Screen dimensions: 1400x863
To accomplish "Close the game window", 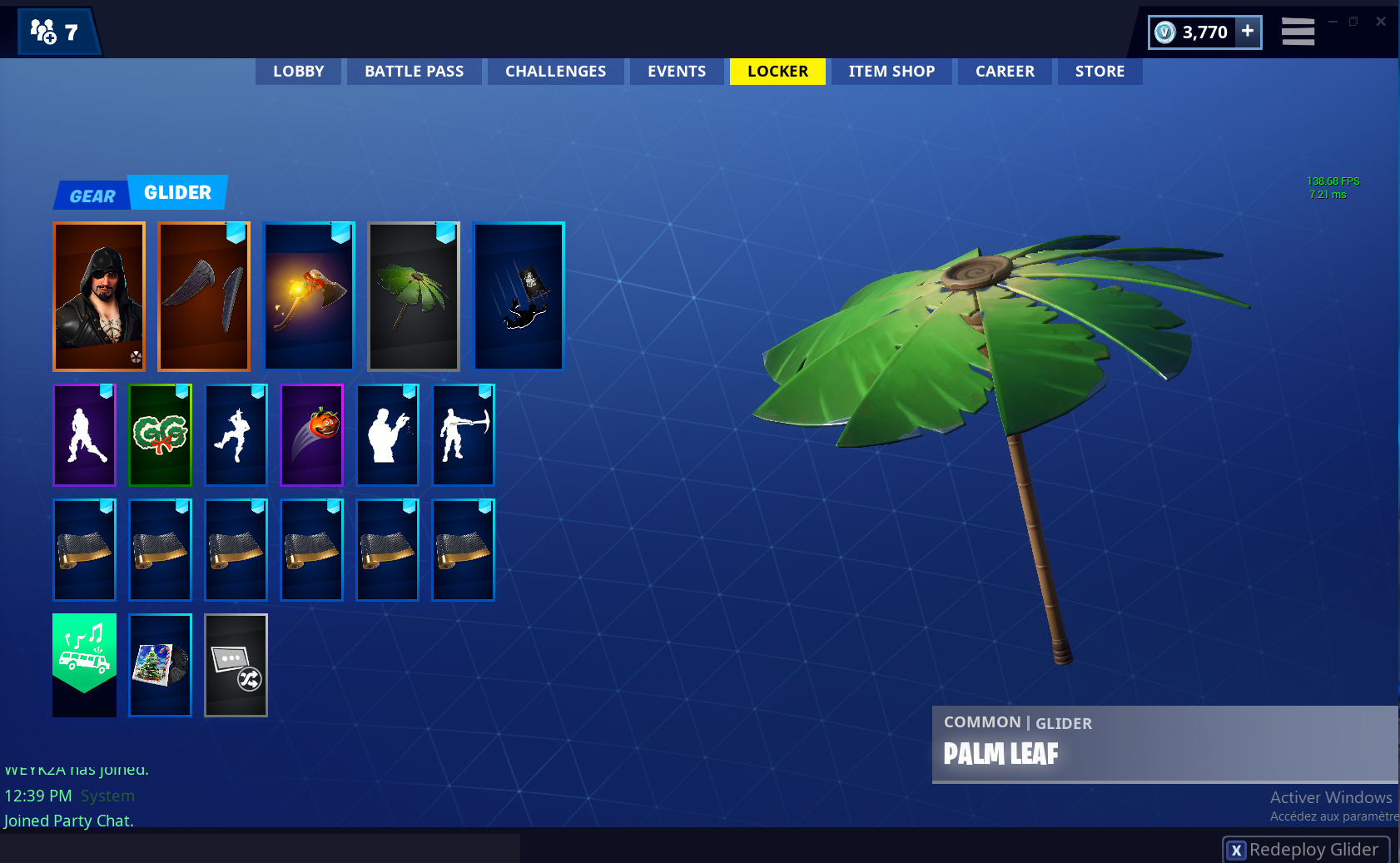I will (x=1381, y=22).
